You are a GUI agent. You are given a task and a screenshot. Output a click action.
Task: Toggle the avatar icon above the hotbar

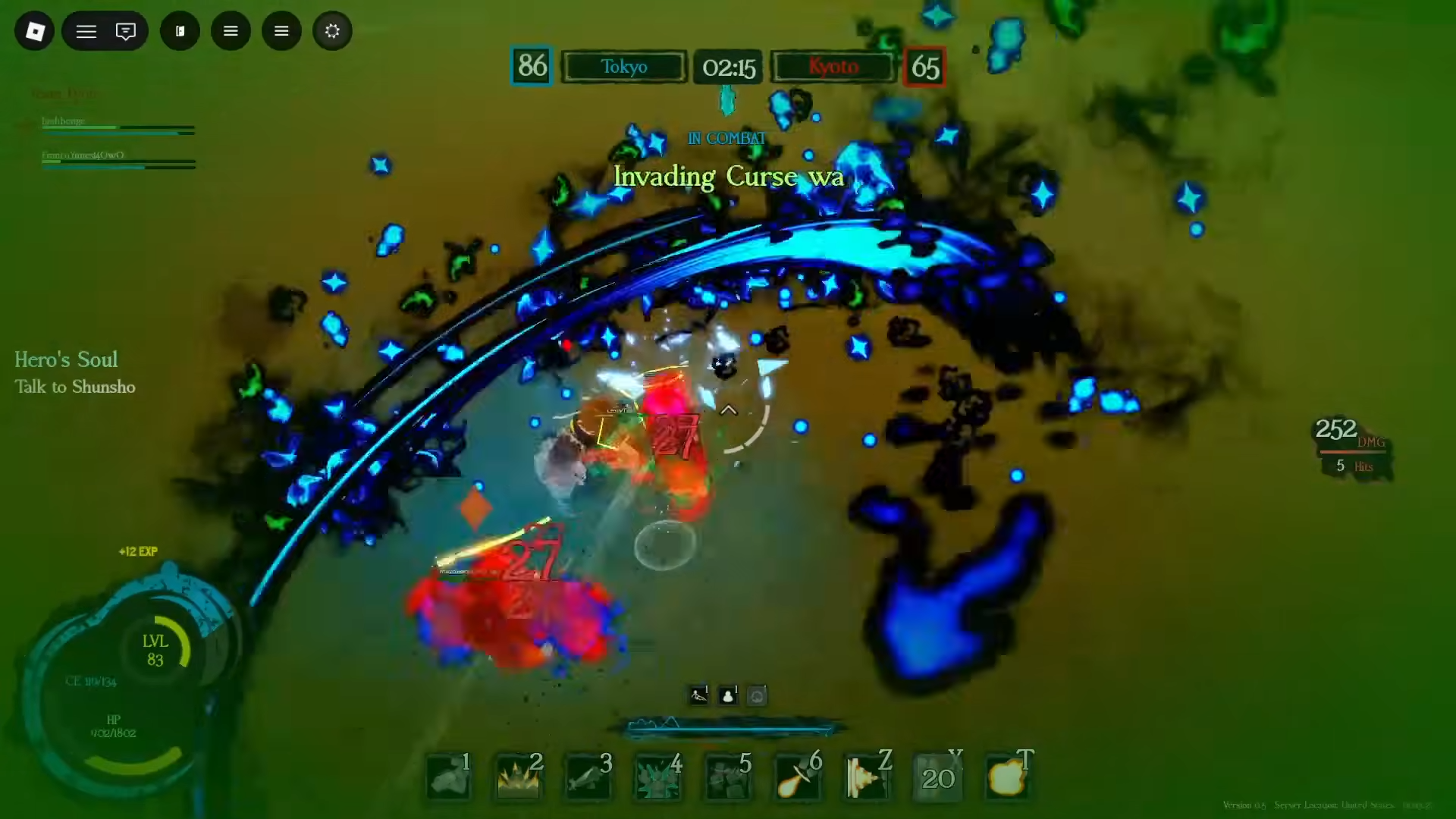(x=727, y=695)
